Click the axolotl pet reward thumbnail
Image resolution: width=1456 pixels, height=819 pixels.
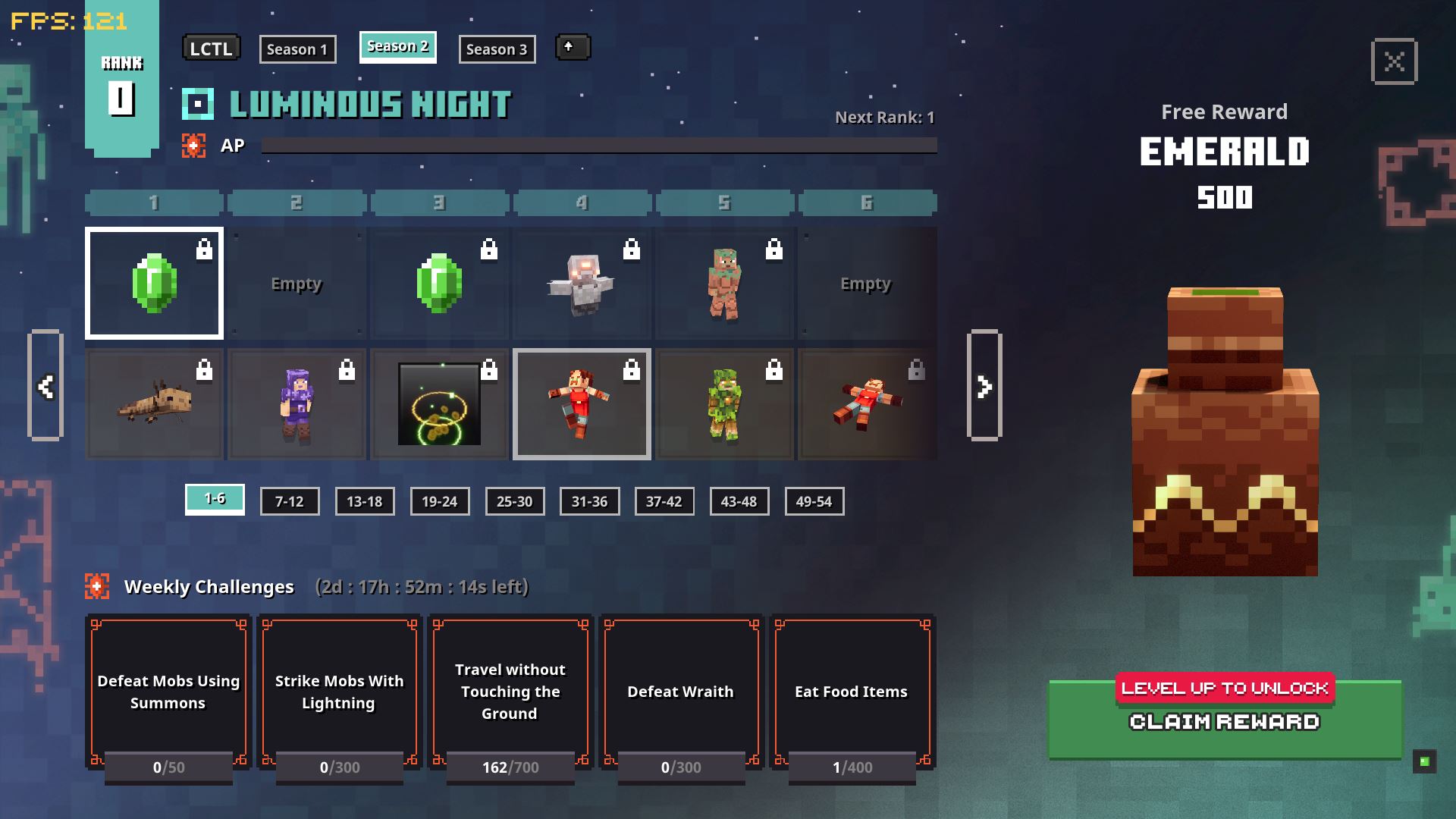(x=154, y=403)
